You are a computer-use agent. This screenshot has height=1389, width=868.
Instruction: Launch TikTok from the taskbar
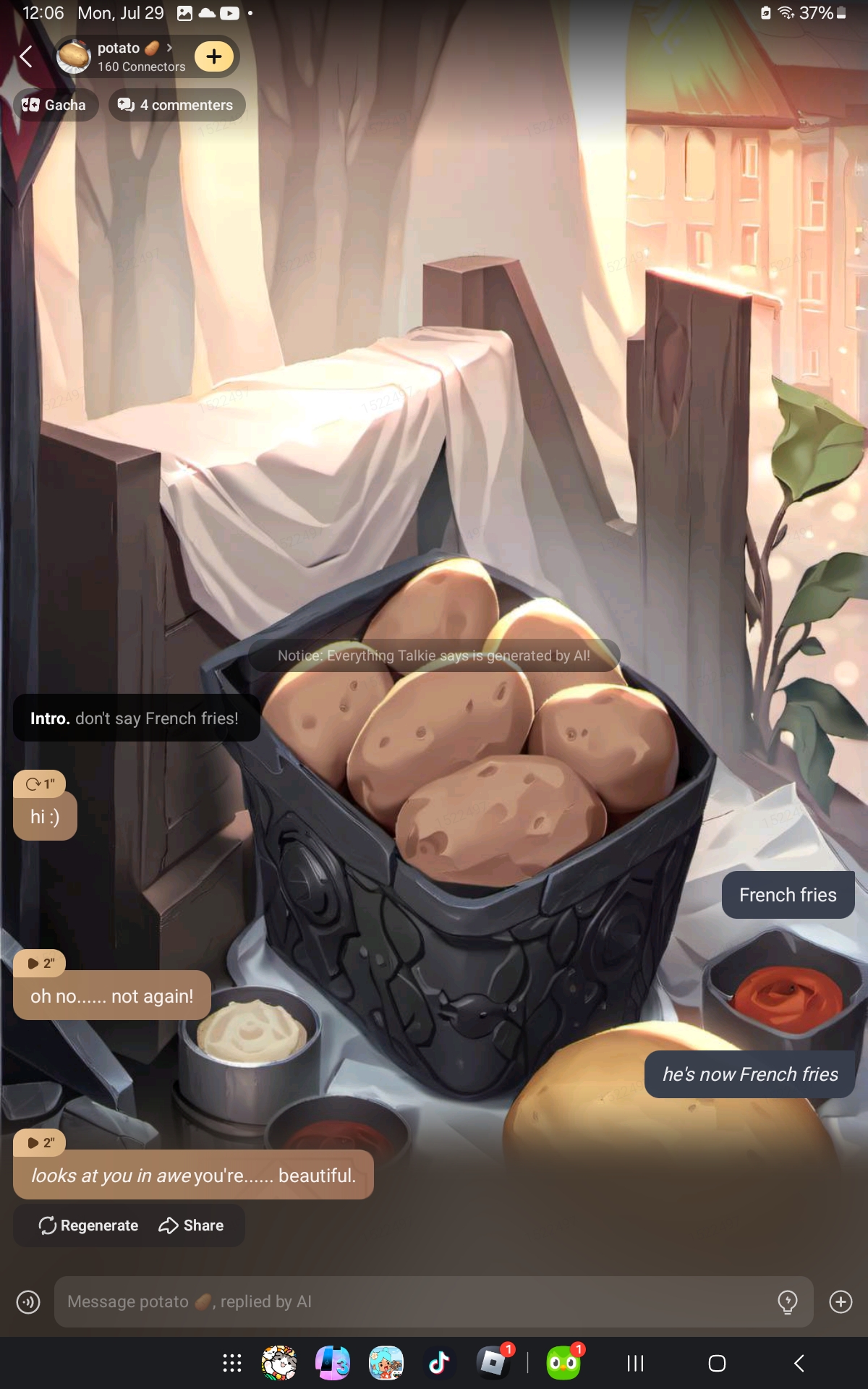439,1364
